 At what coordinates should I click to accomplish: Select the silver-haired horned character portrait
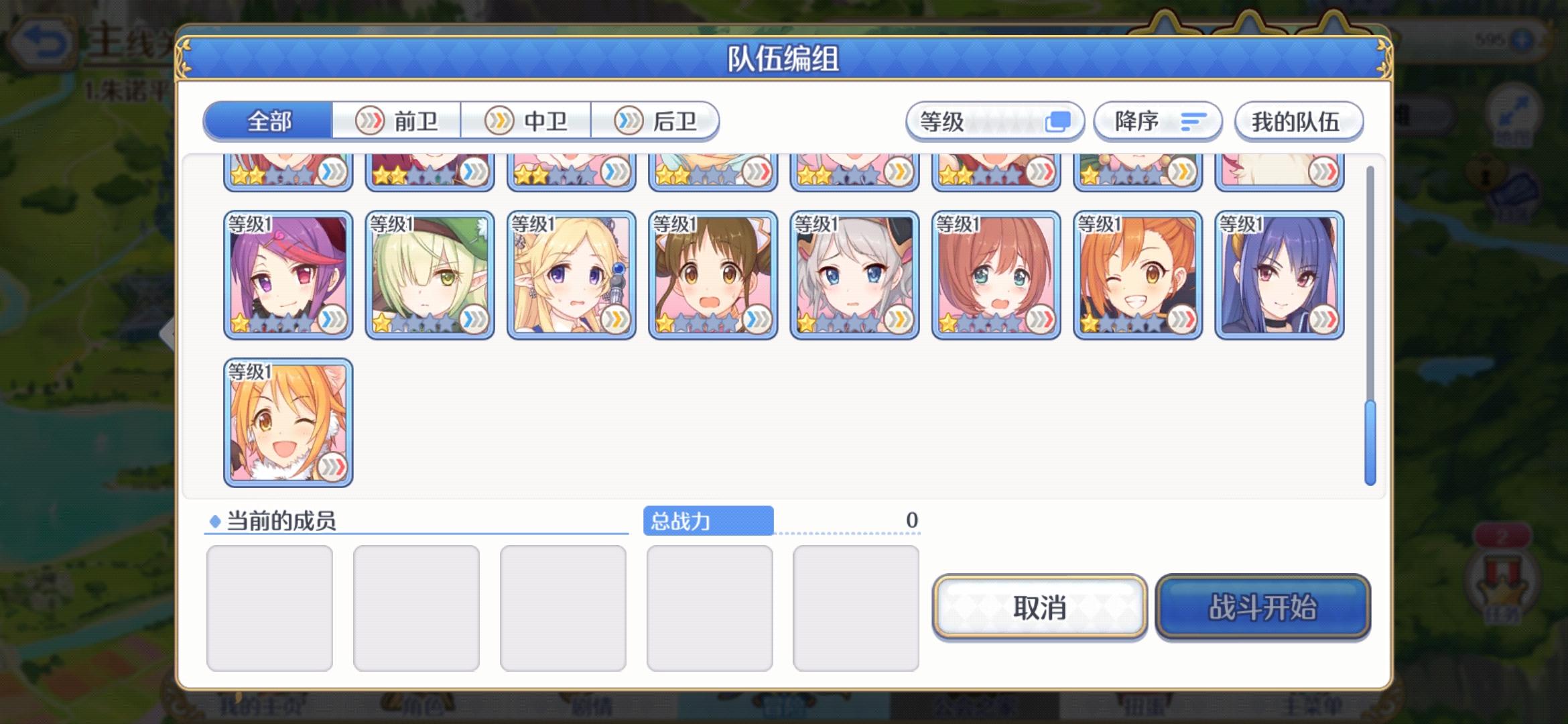[854, 275]
